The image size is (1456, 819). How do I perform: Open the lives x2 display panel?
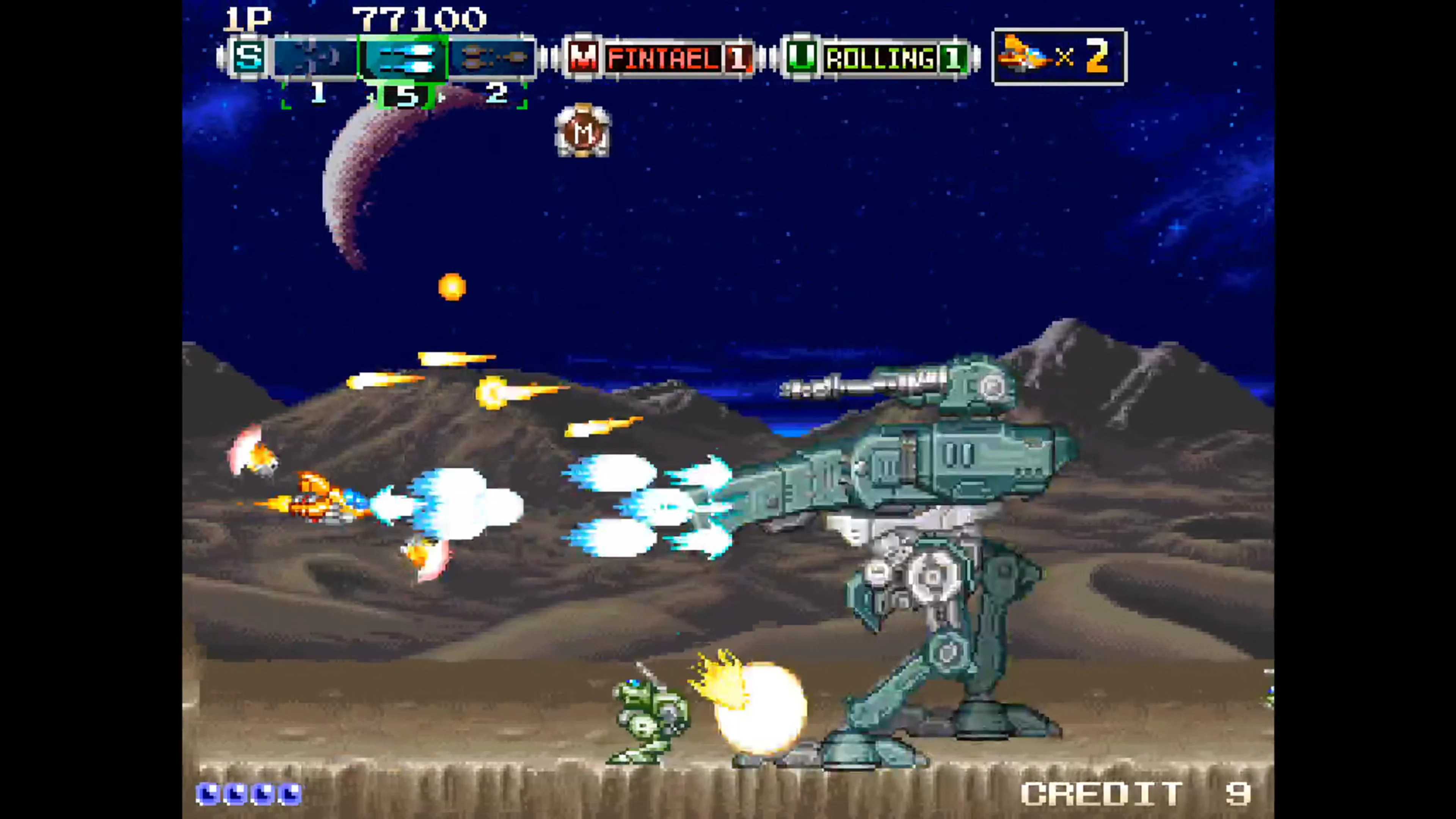click(1060, 56)
